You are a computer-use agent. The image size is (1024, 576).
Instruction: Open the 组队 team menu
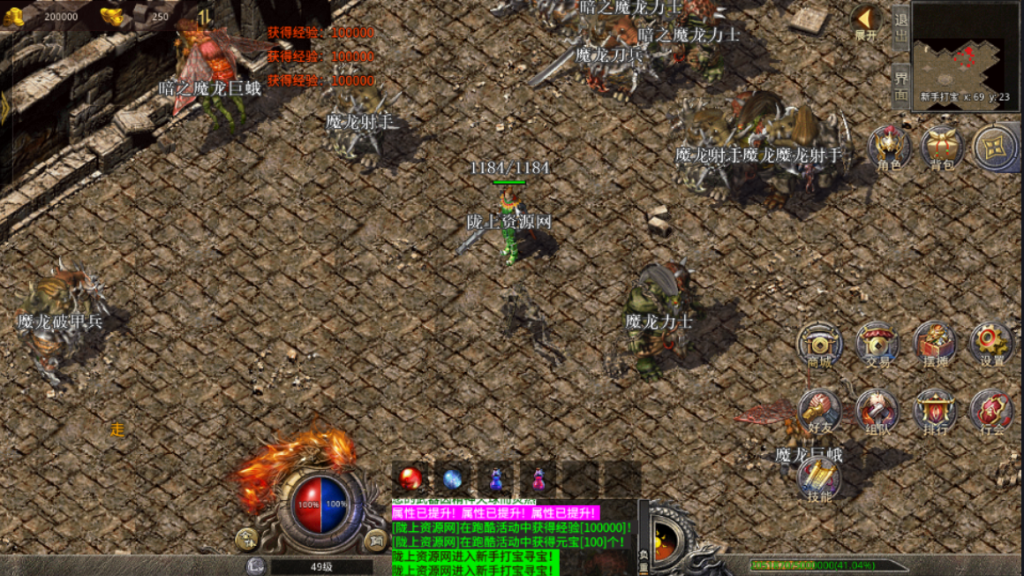877,411
